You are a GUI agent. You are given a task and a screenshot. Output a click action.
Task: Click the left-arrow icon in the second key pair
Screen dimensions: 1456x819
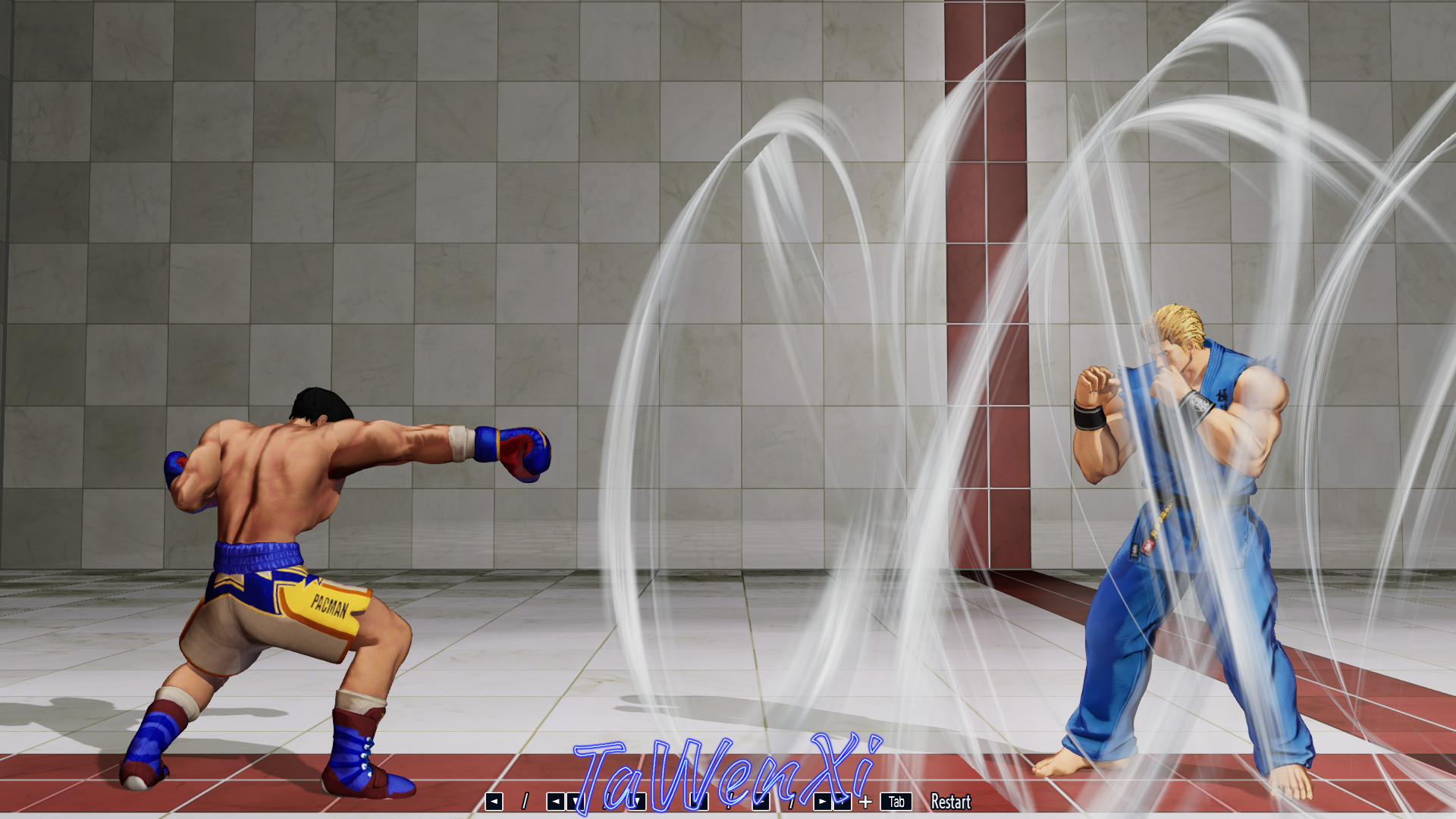tap(554, 802)
